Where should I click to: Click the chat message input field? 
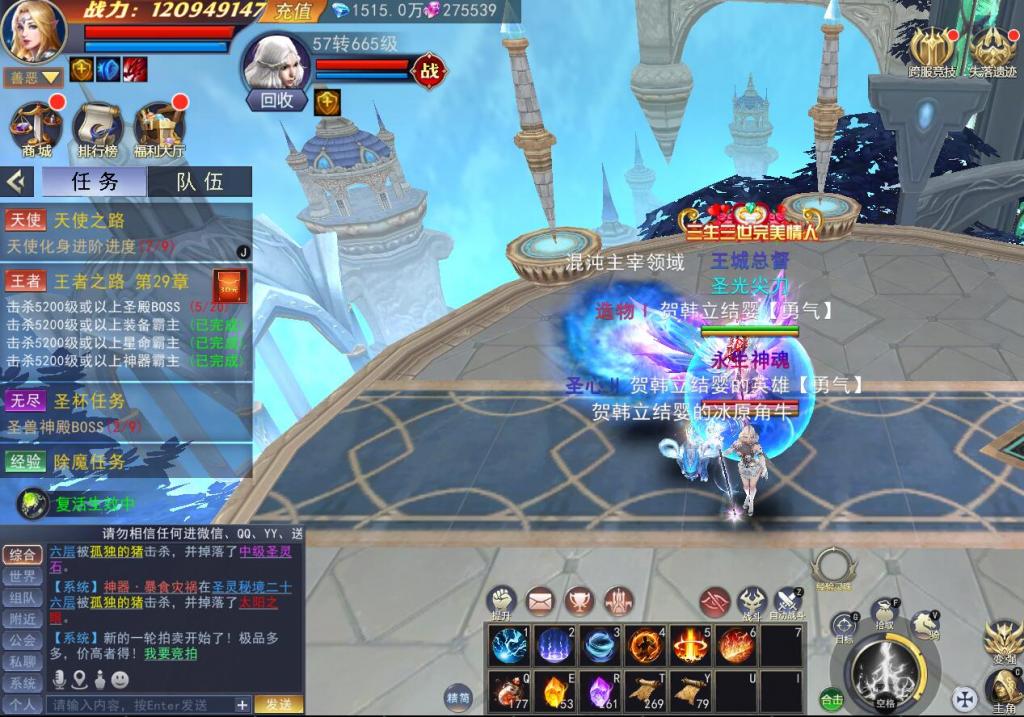[x=140, y=705]
